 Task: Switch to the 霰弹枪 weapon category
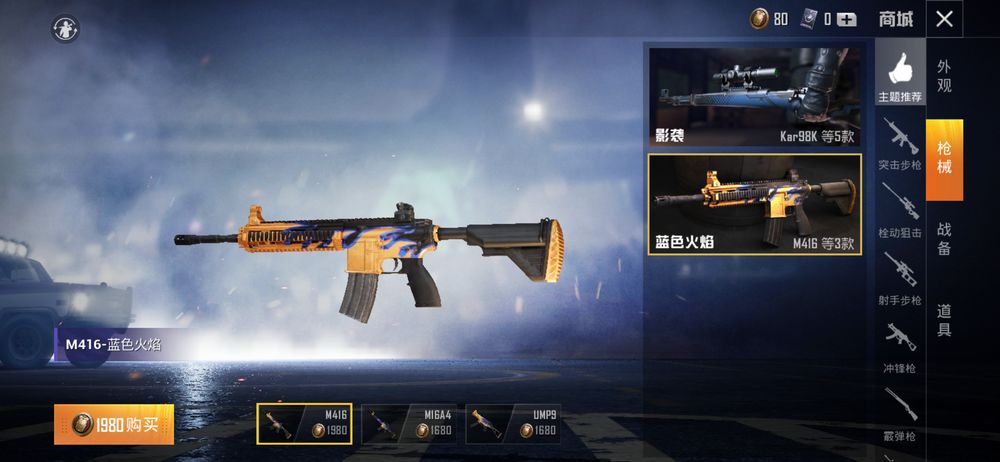[x=900, y=414]
